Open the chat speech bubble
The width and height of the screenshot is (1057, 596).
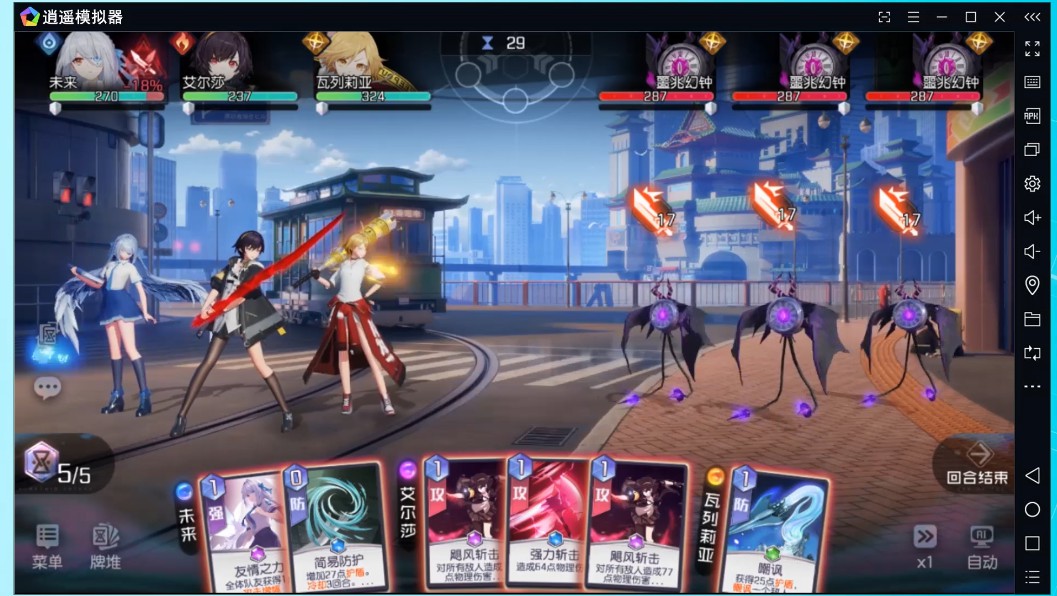tap(47, 387)
